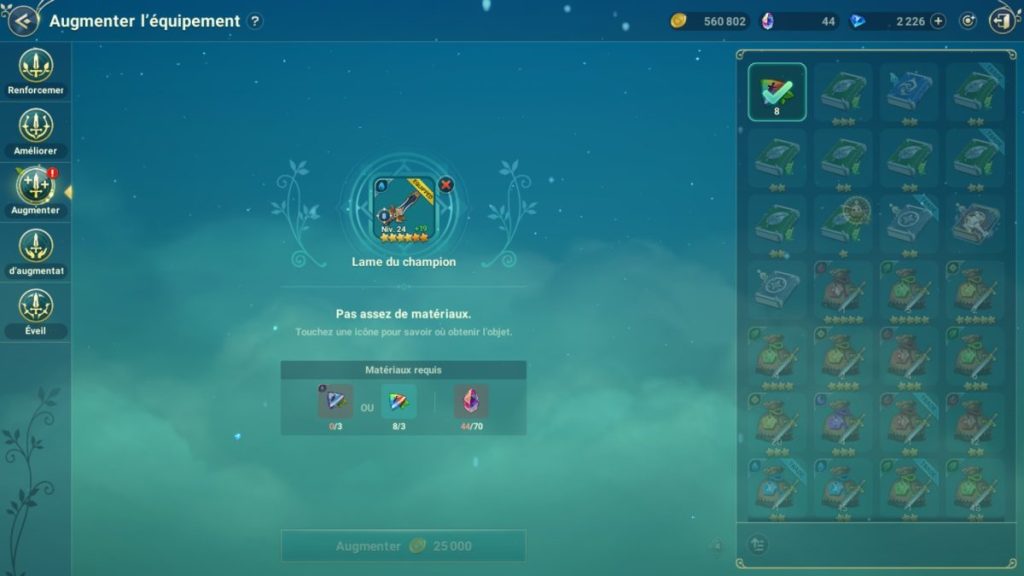Switch to the Renforcement tab

point(36,70)
